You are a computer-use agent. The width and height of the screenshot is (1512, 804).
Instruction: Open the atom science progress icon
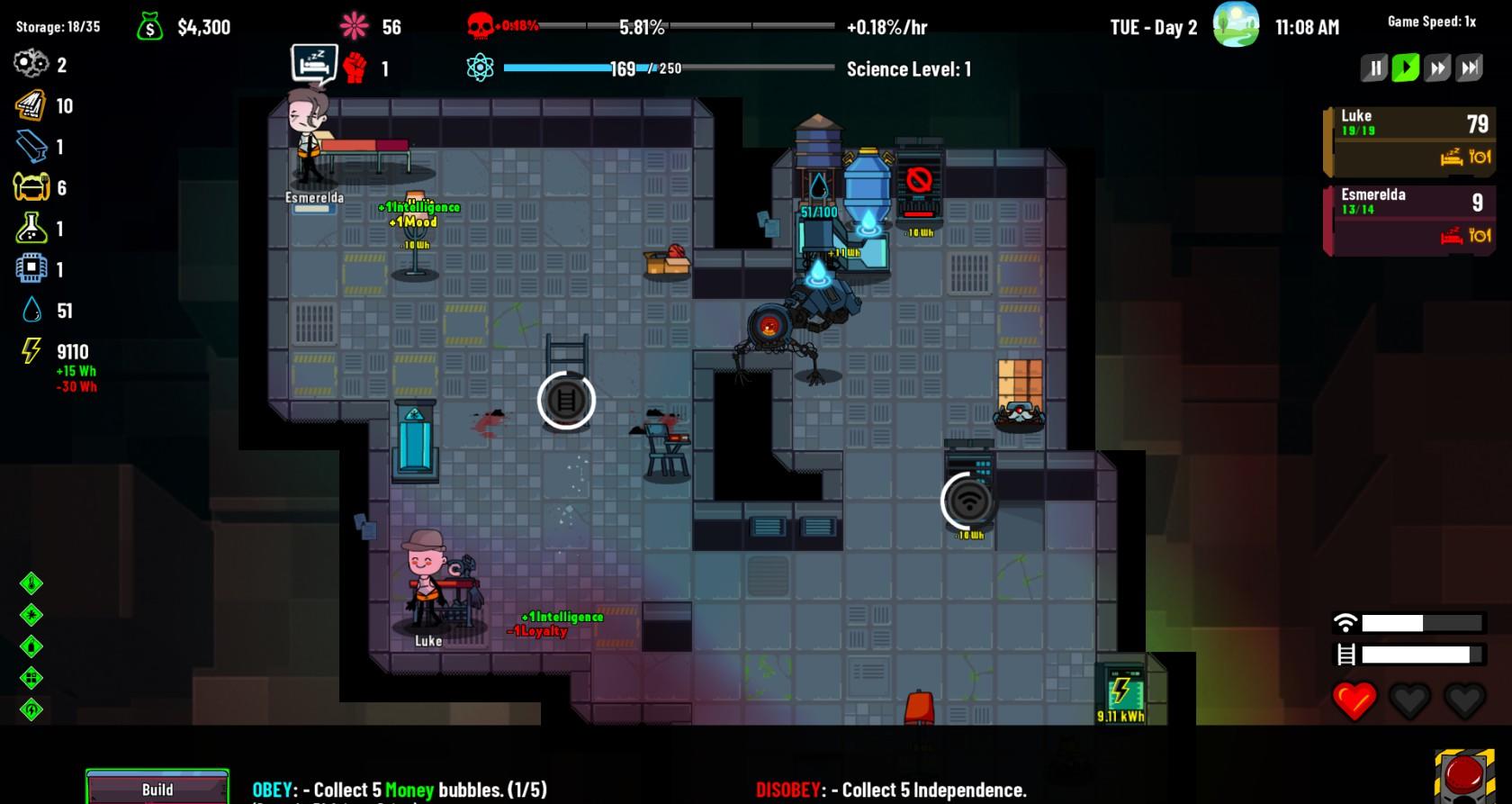click(482, 66)
